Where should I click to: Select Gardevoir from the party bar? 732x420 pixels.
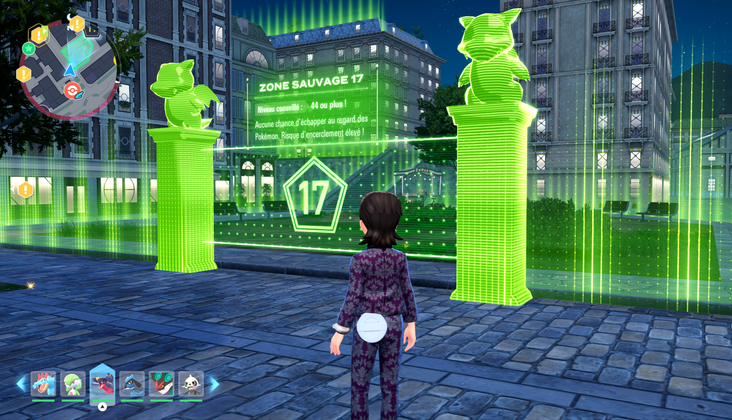[74, 383]
